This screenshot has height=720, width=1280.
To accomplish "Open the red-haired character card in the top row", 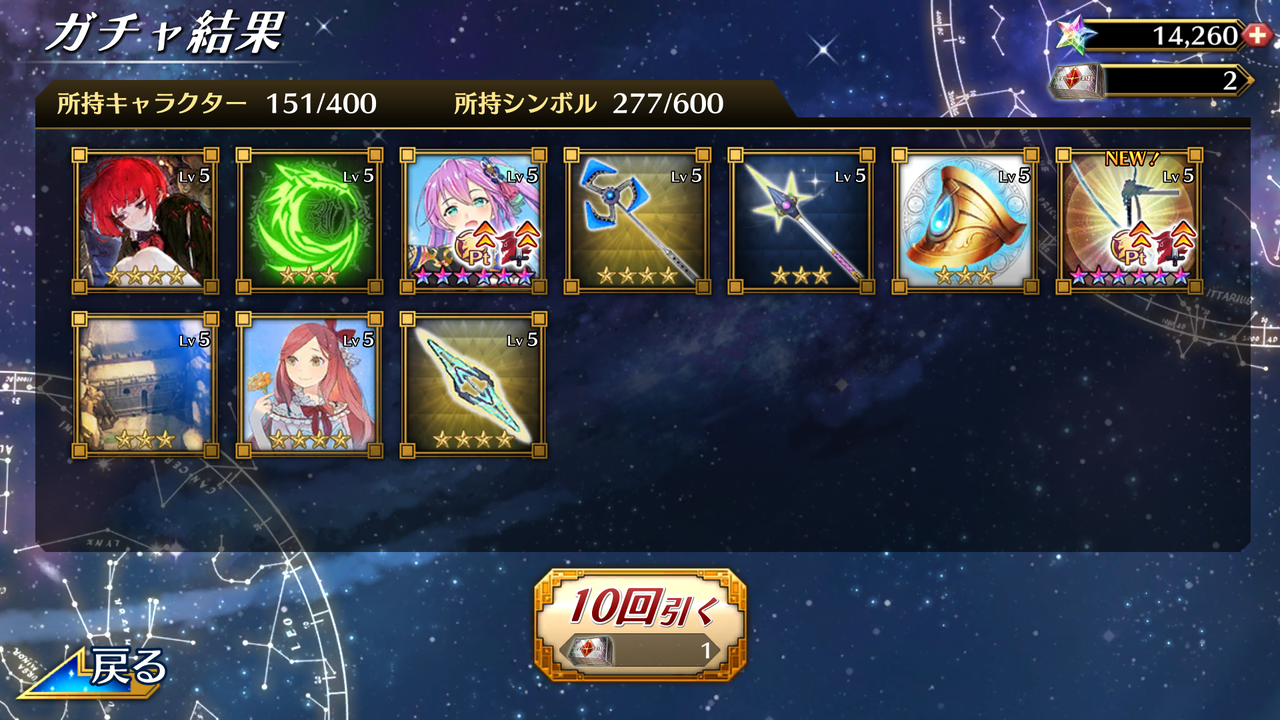I will coord(142,219).
